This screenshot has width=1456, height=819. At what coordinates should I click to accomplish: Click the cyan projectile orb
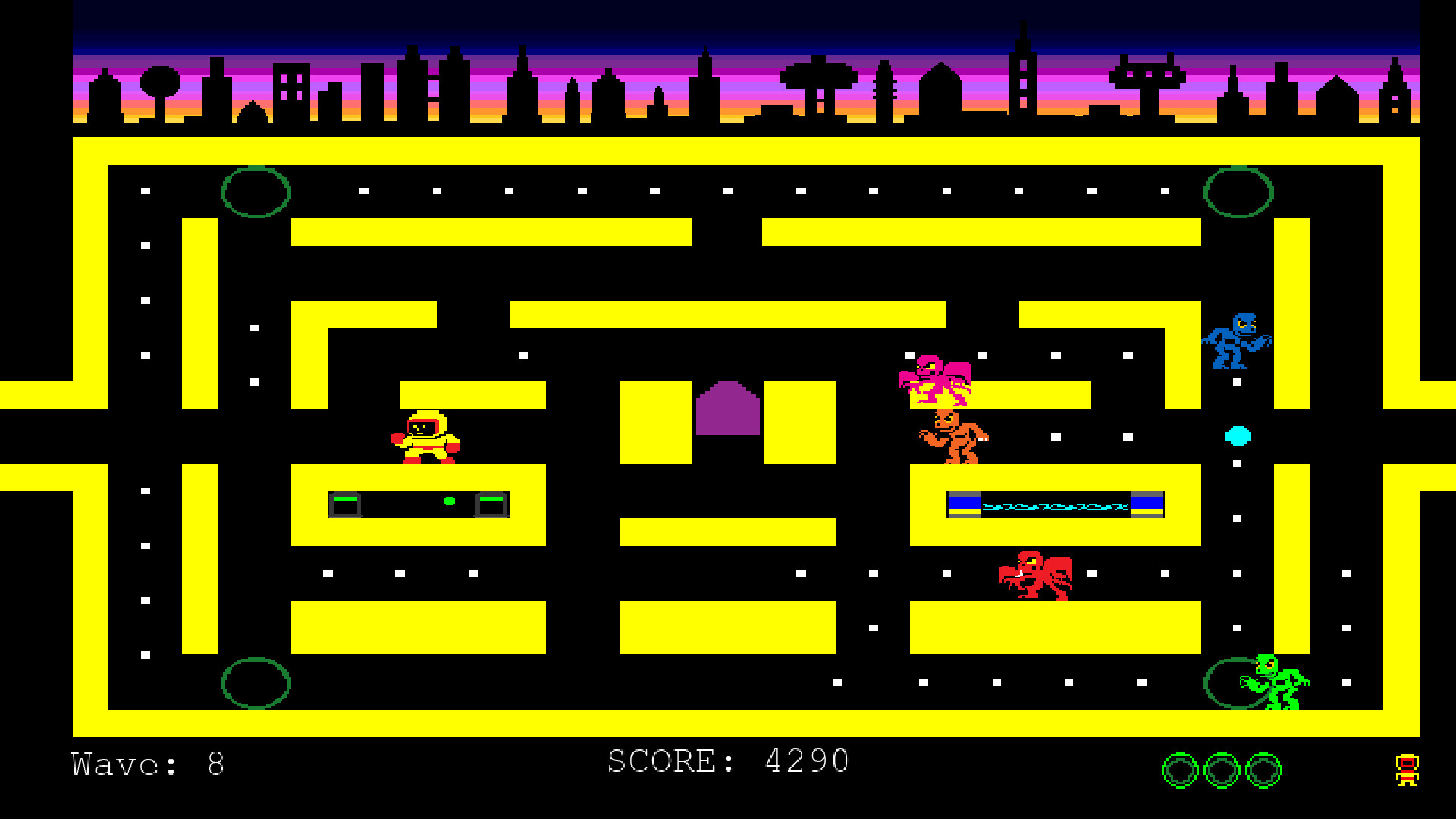tap(1240, 436)
